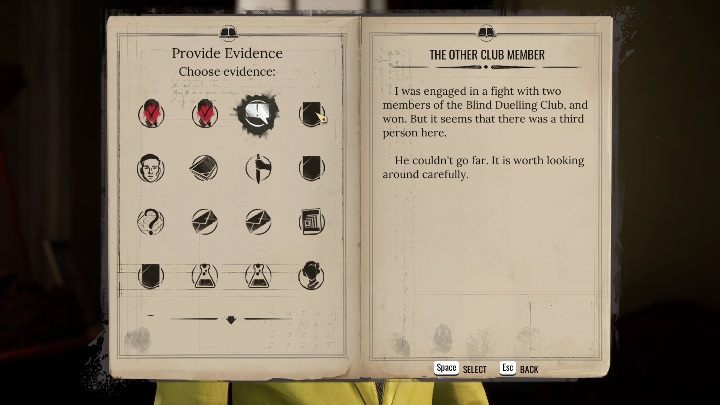Select the newspaper evidence icon
Viewport: 720px width, 405px height.
pos(312,220)
